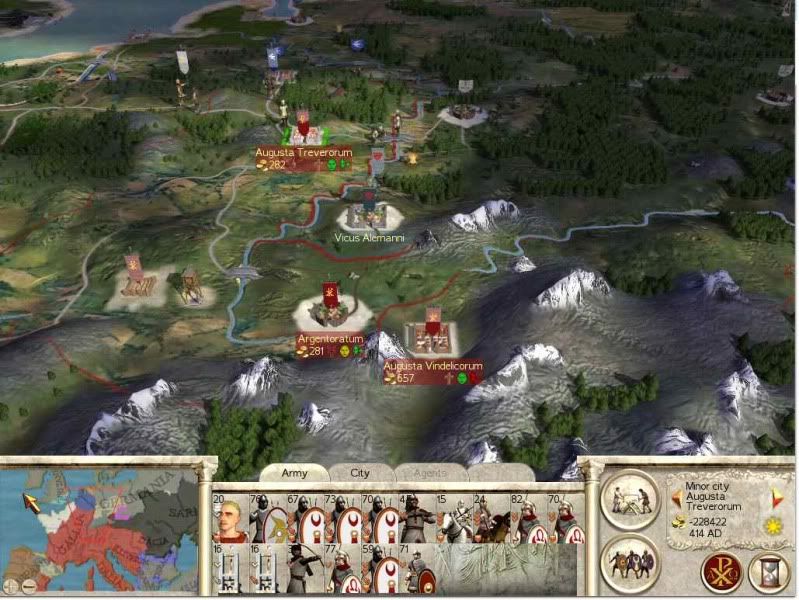End the turn with the hourglass button

coord(767,573)
